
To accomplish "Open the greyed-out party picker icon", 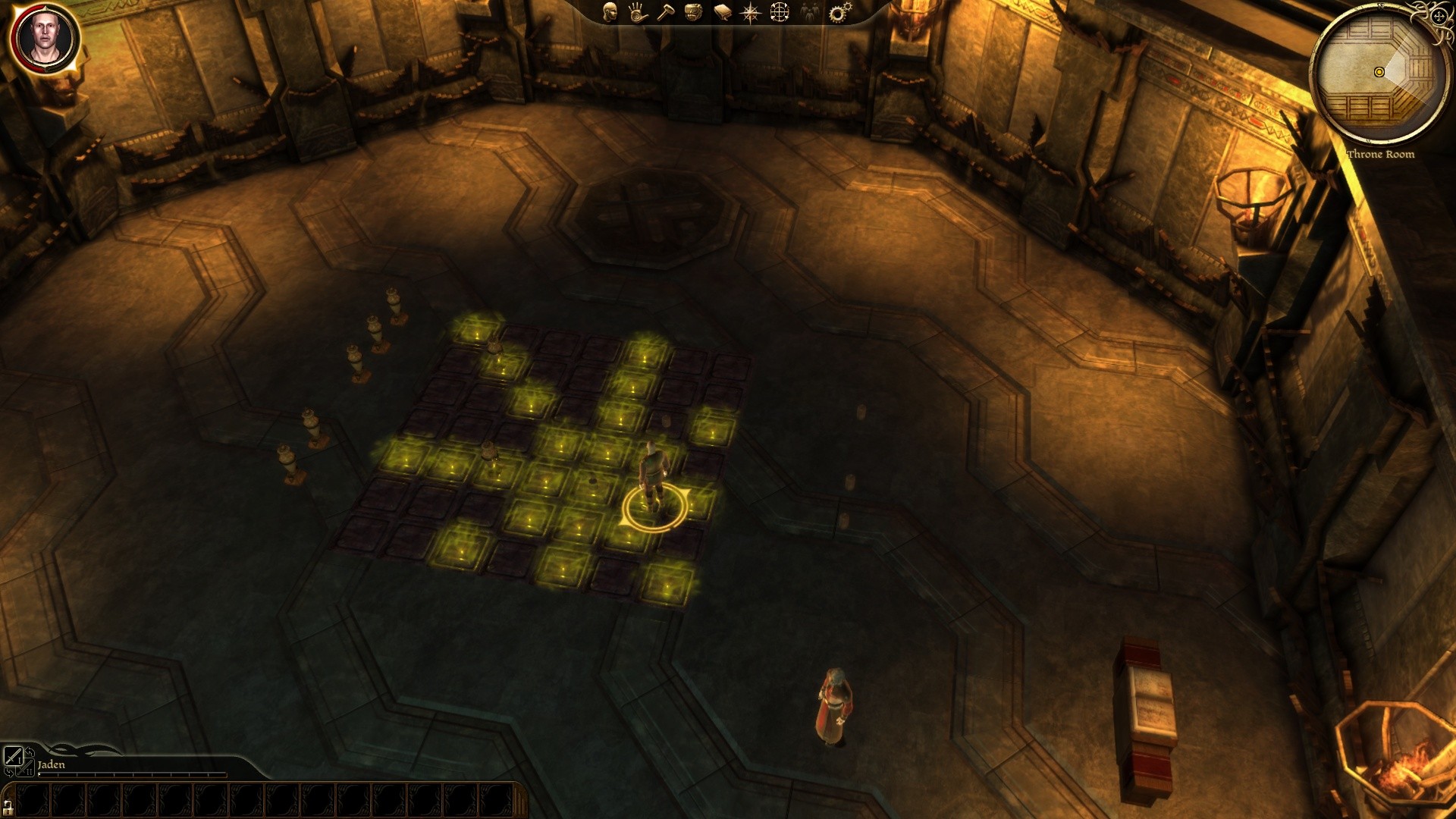I will point(810,12).
